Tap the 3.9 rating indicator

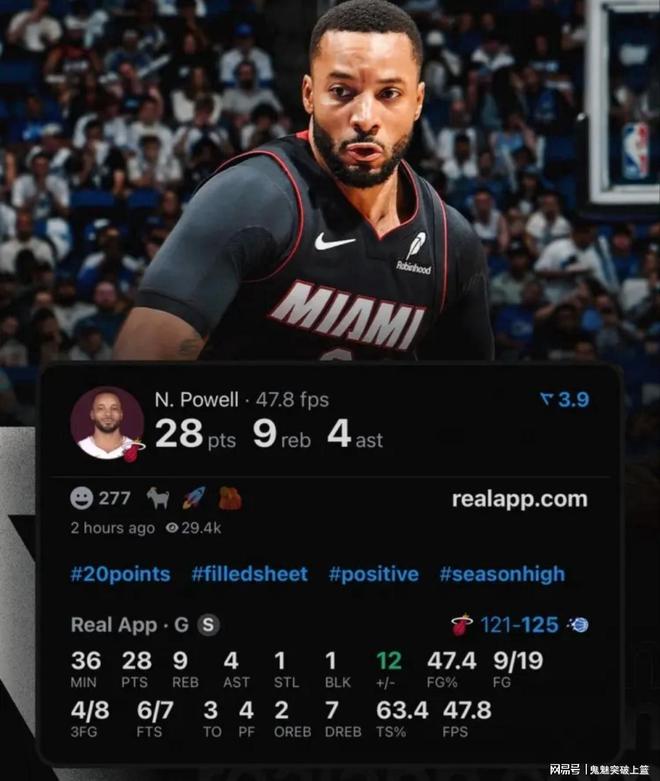click(564, 400)
